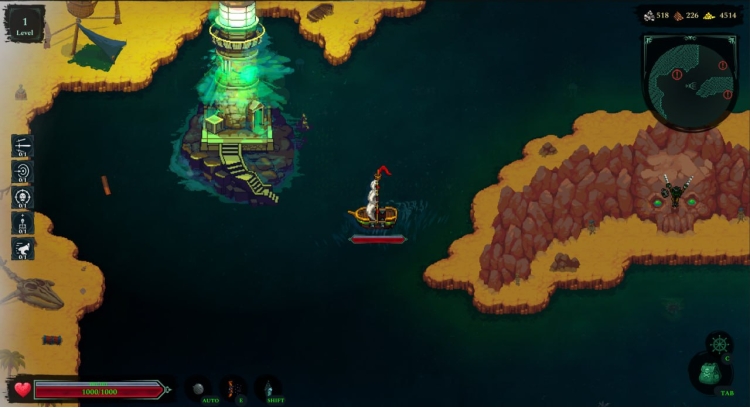This screenshot has width=750, height=408.
Task: Toggle the cannonball auto-fire ability
Action: pyautogui.click(x=198, y=388)
